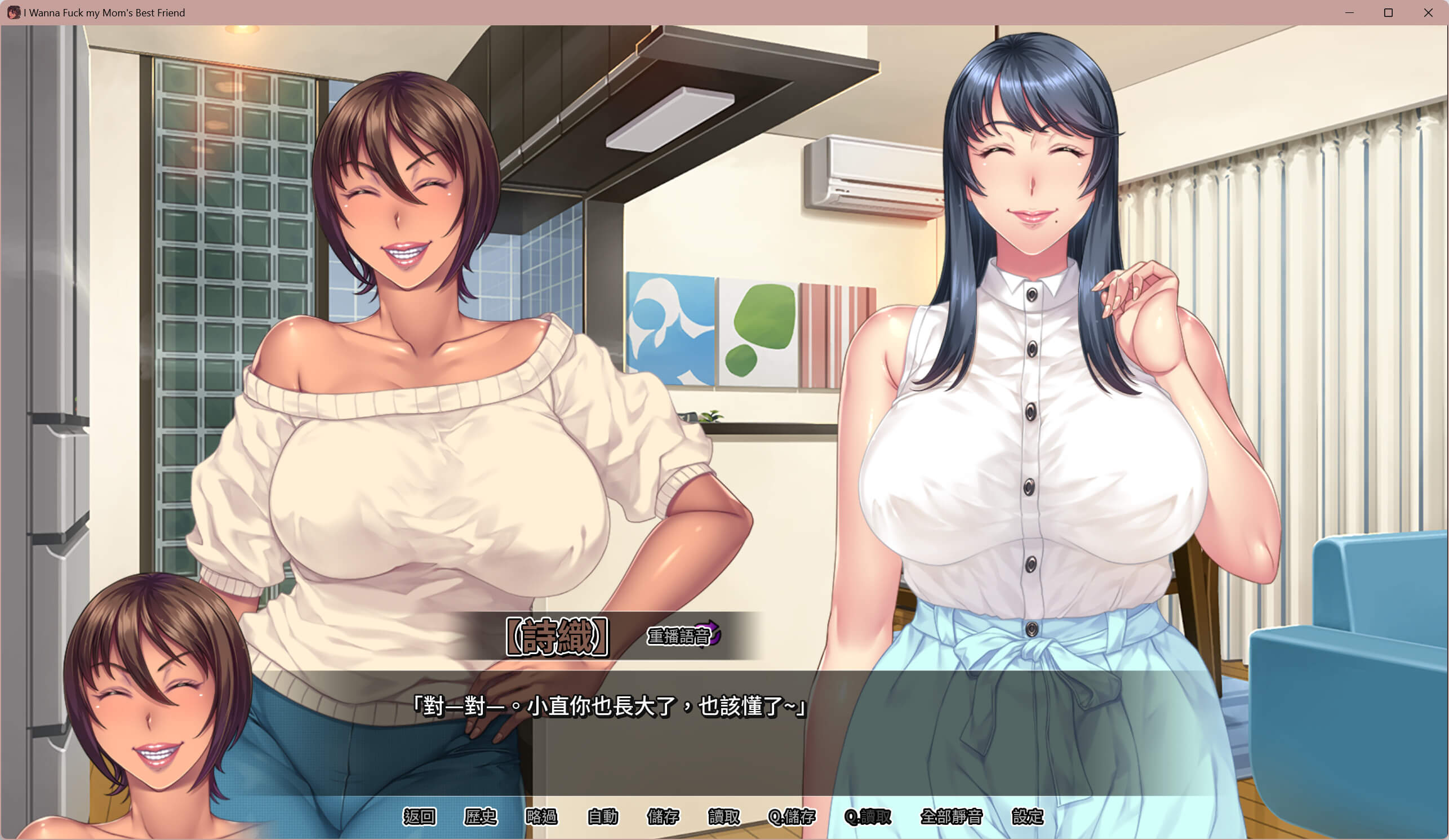Quick load with Q.讀取
Screen dimensions: 1449x840
(867, 816)
